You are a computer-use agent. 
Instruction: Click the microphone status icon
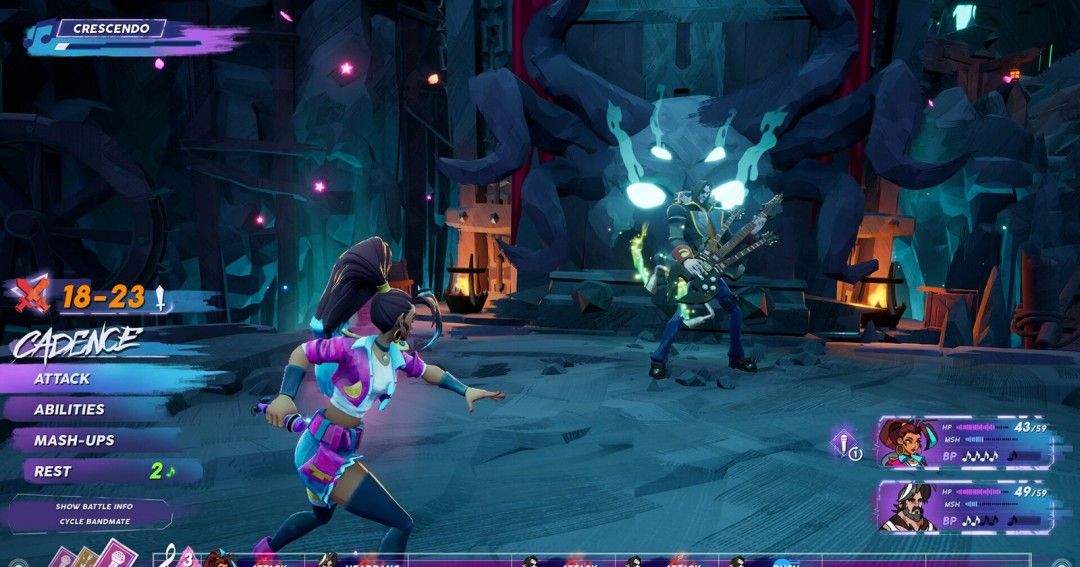845,443
